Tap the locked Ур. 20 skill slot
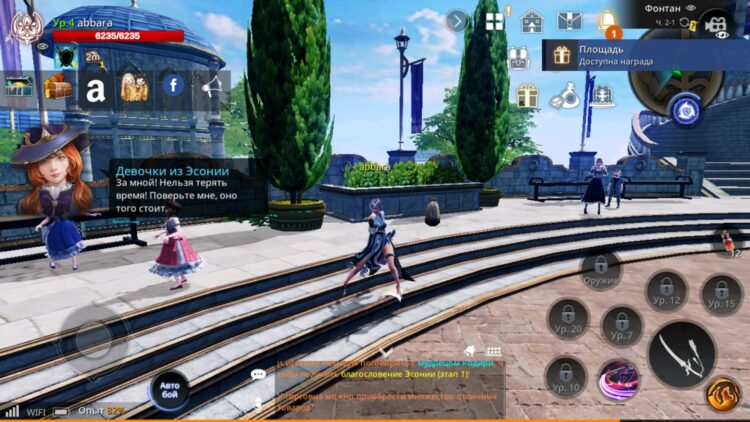The image size is (750, 422). pos(568,318)
